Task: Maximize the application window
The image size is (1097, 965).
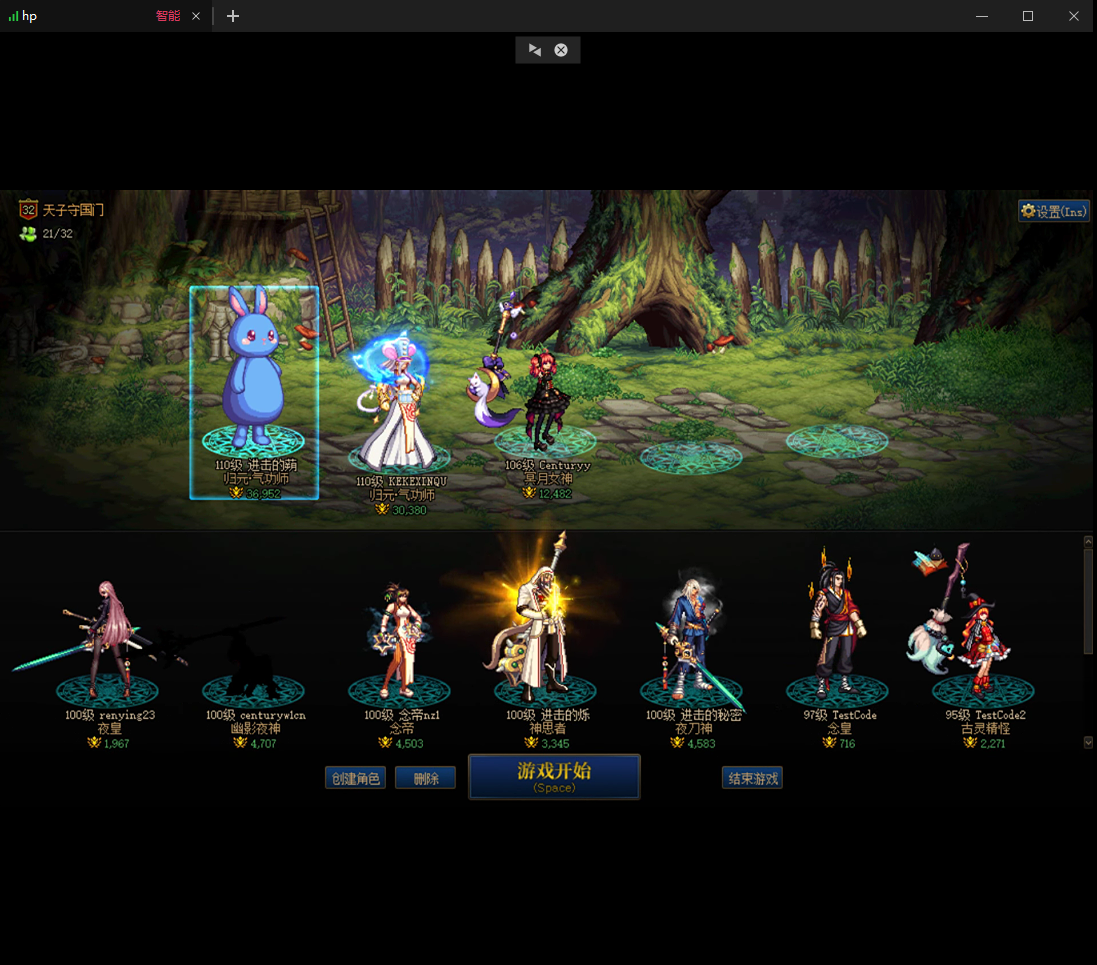Action: [1027, 16]
